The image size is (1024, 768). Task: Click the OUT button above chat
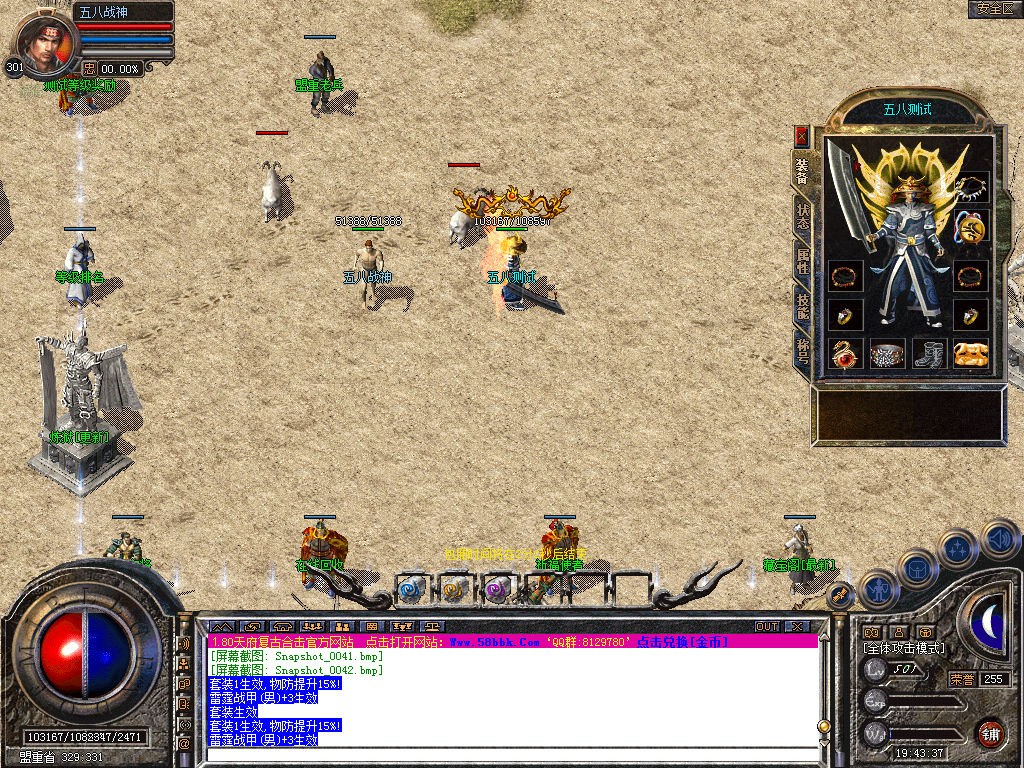(x=767, y=626)
